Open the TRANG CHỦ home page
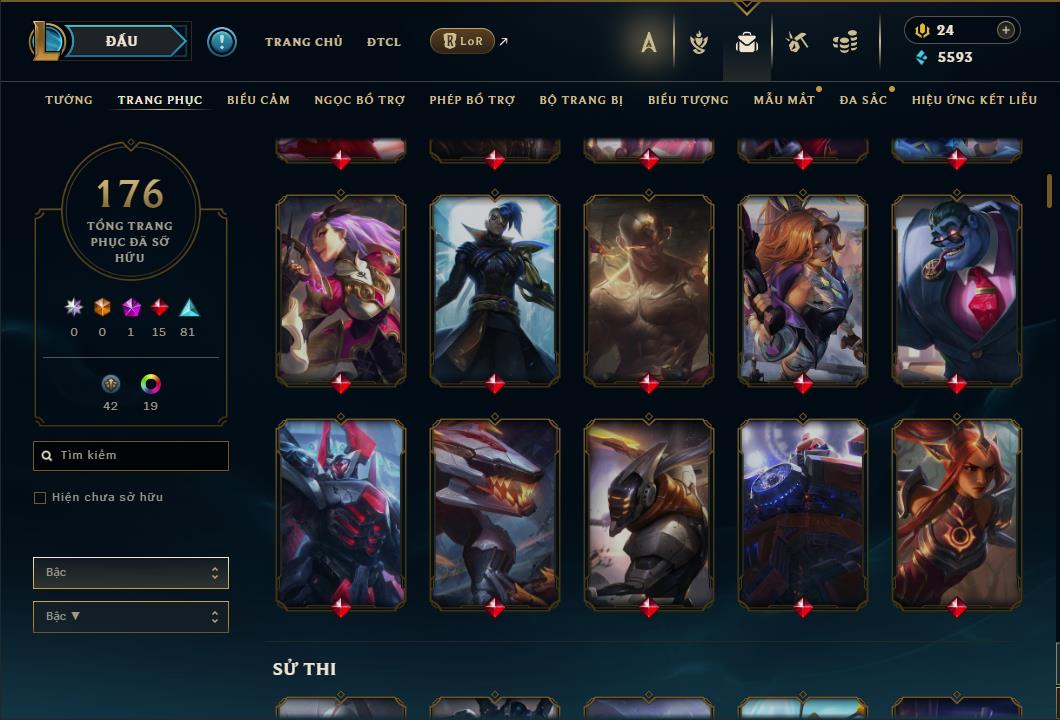The height and width of the screenshot is (720, 1060). click(303, 42)
